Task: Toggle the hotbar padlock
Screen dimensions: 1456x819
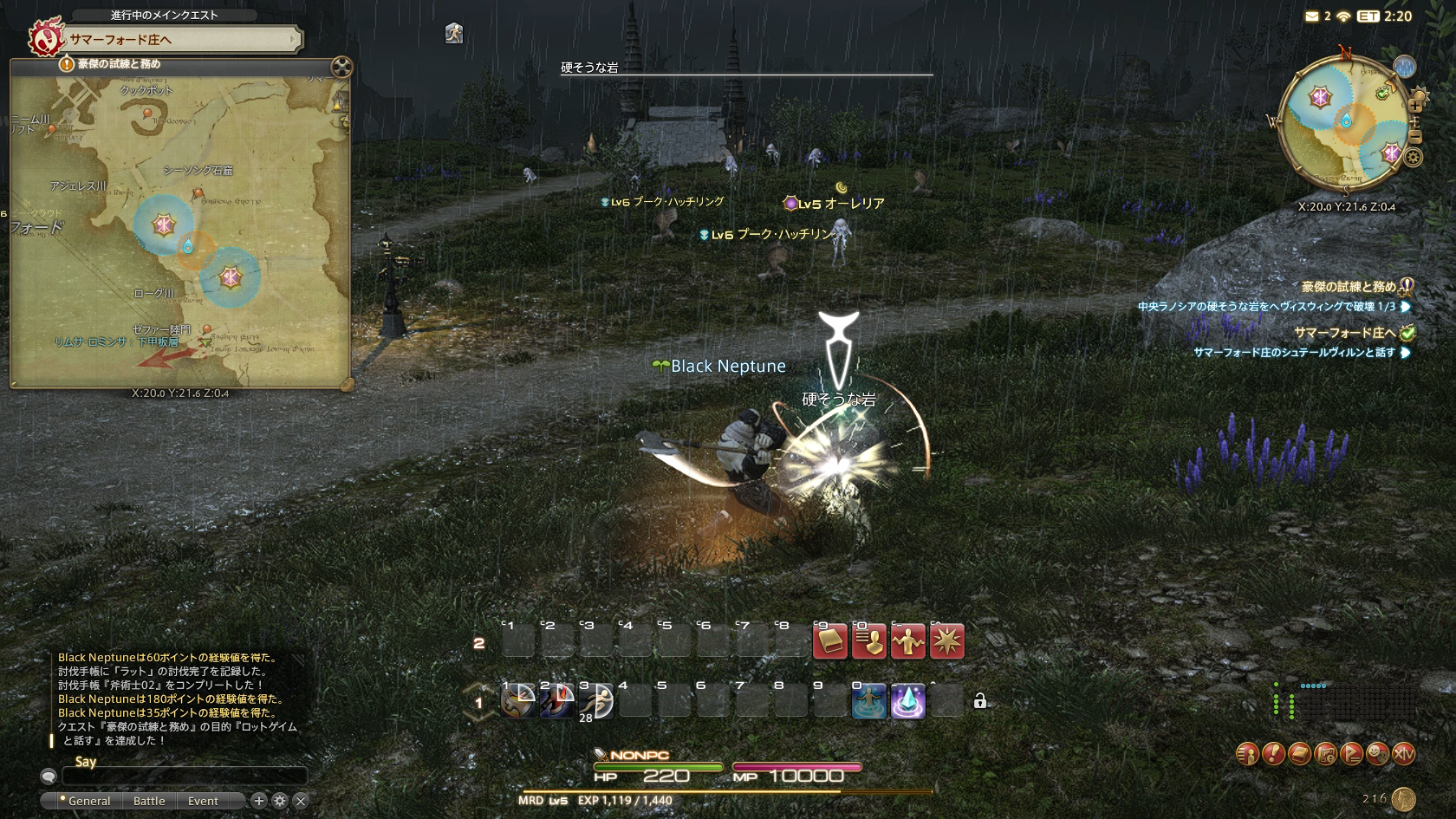Action: [979, 701]
